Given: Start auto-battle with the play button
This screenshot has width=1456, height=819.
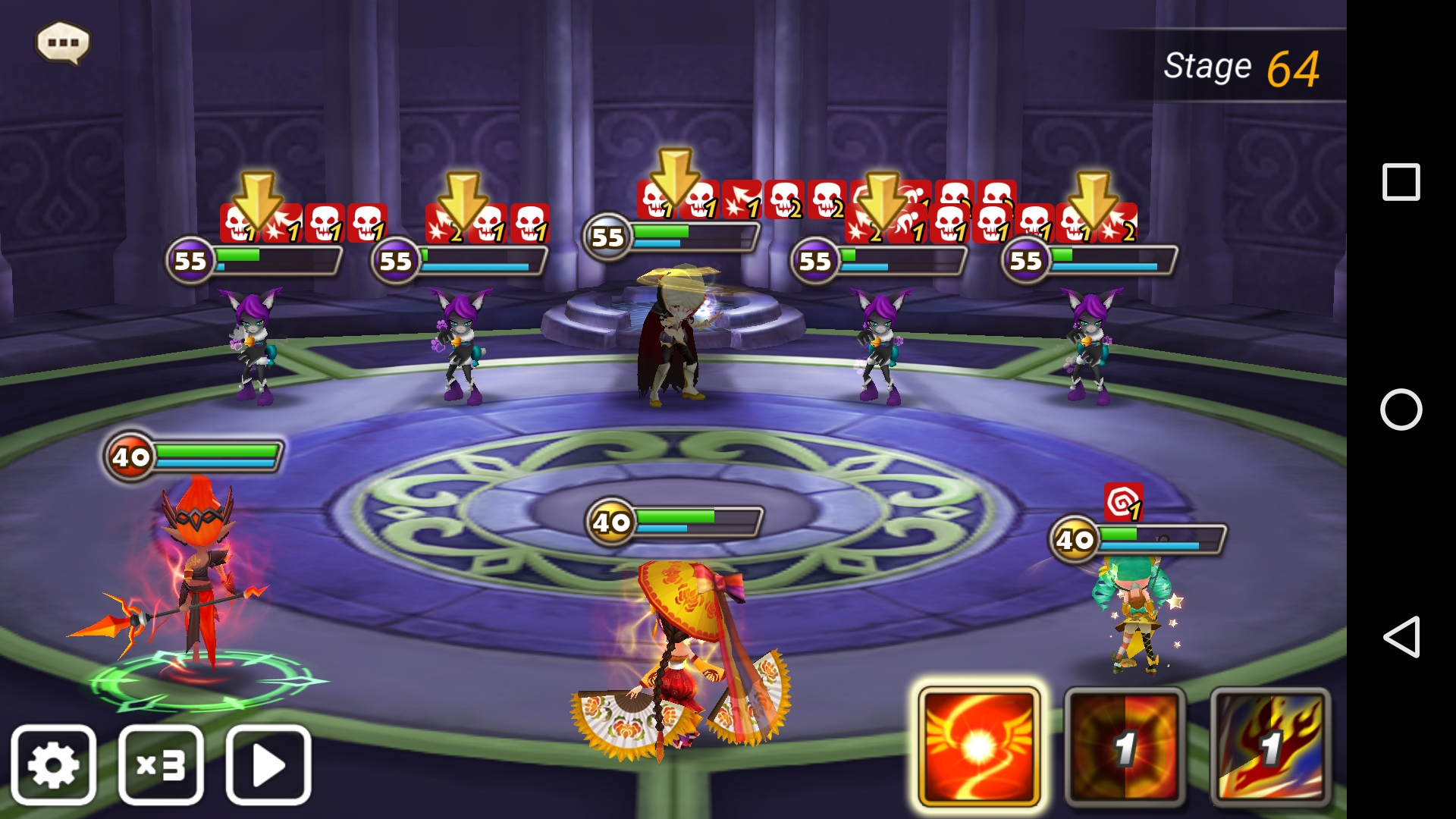Looking at the screenshot, I should tap(268, 764).
